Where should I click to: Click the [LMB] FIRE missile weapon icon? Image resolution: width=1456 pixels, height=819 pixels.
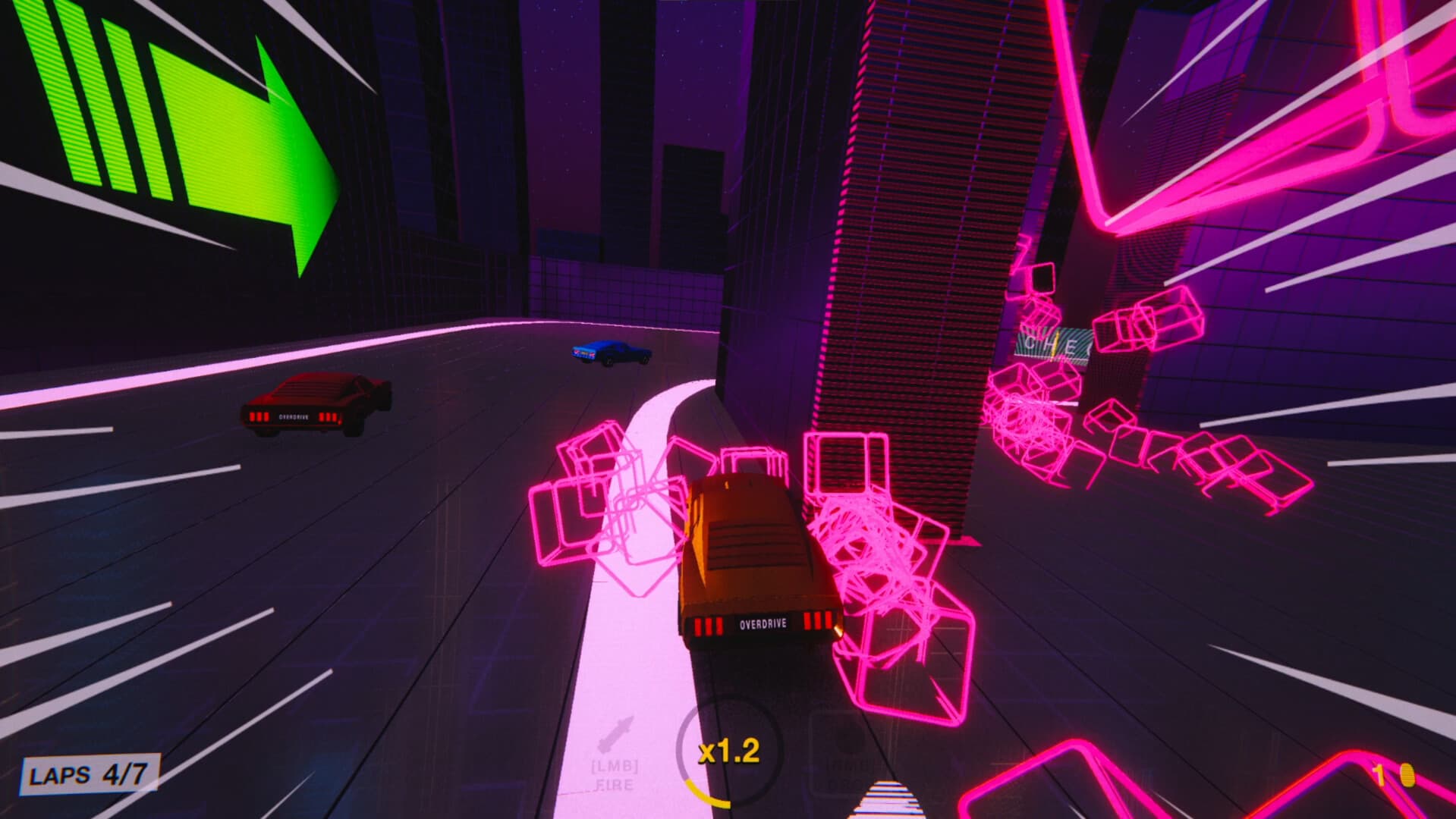[615, 732]
